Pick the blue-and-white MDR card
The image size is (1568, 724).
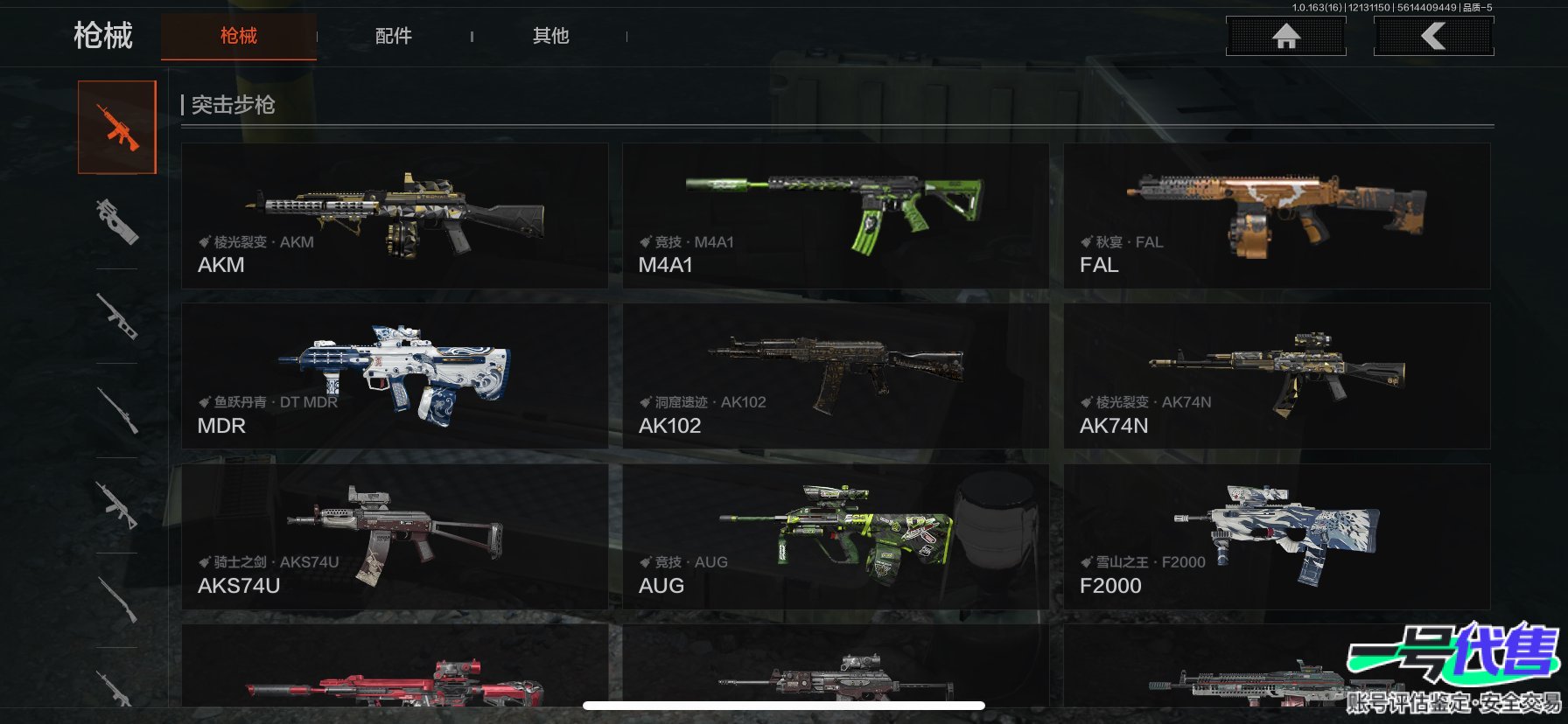395,376
